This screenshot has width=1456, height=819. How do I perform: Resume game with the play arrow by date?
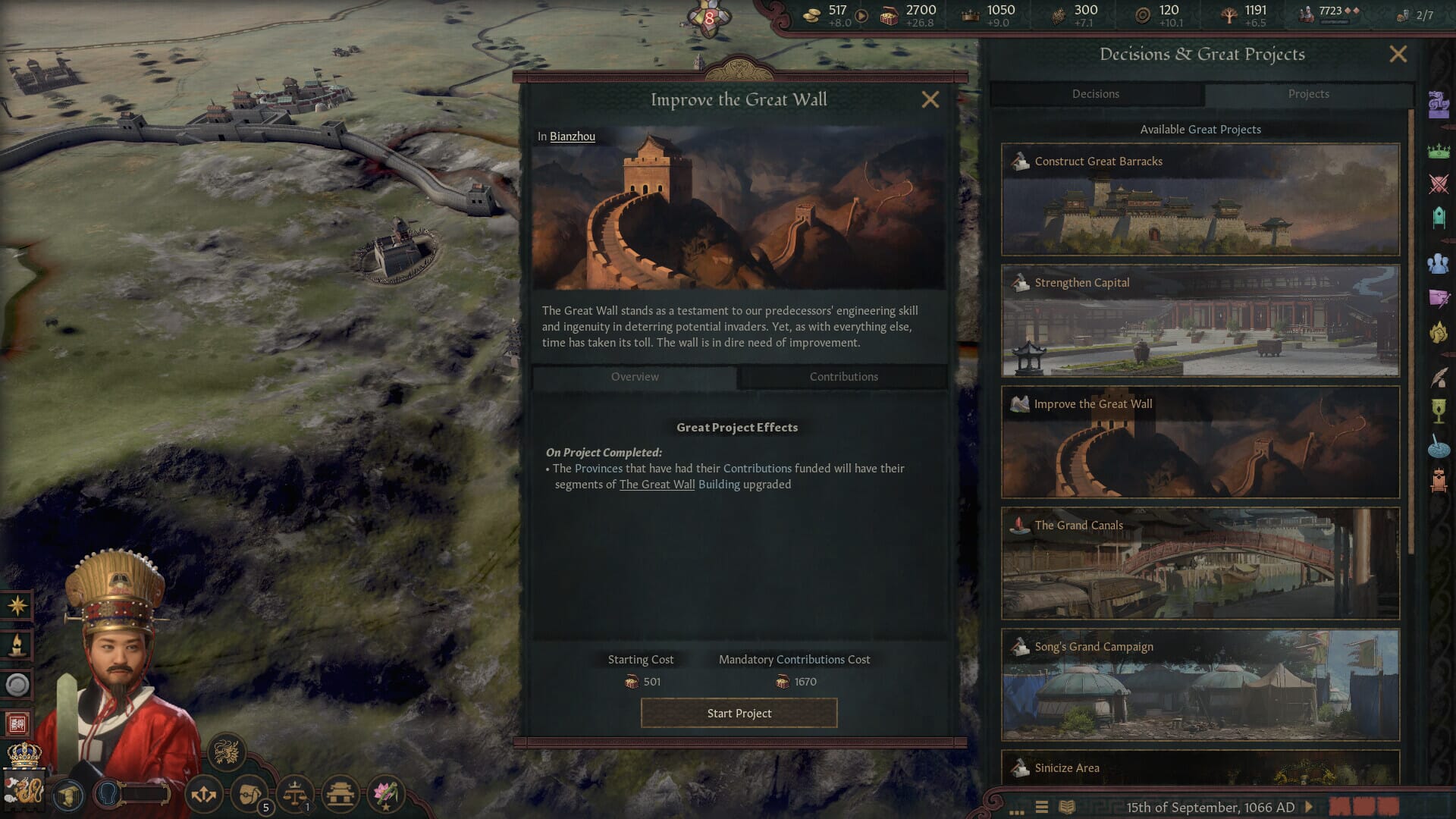pos(1309,807)
